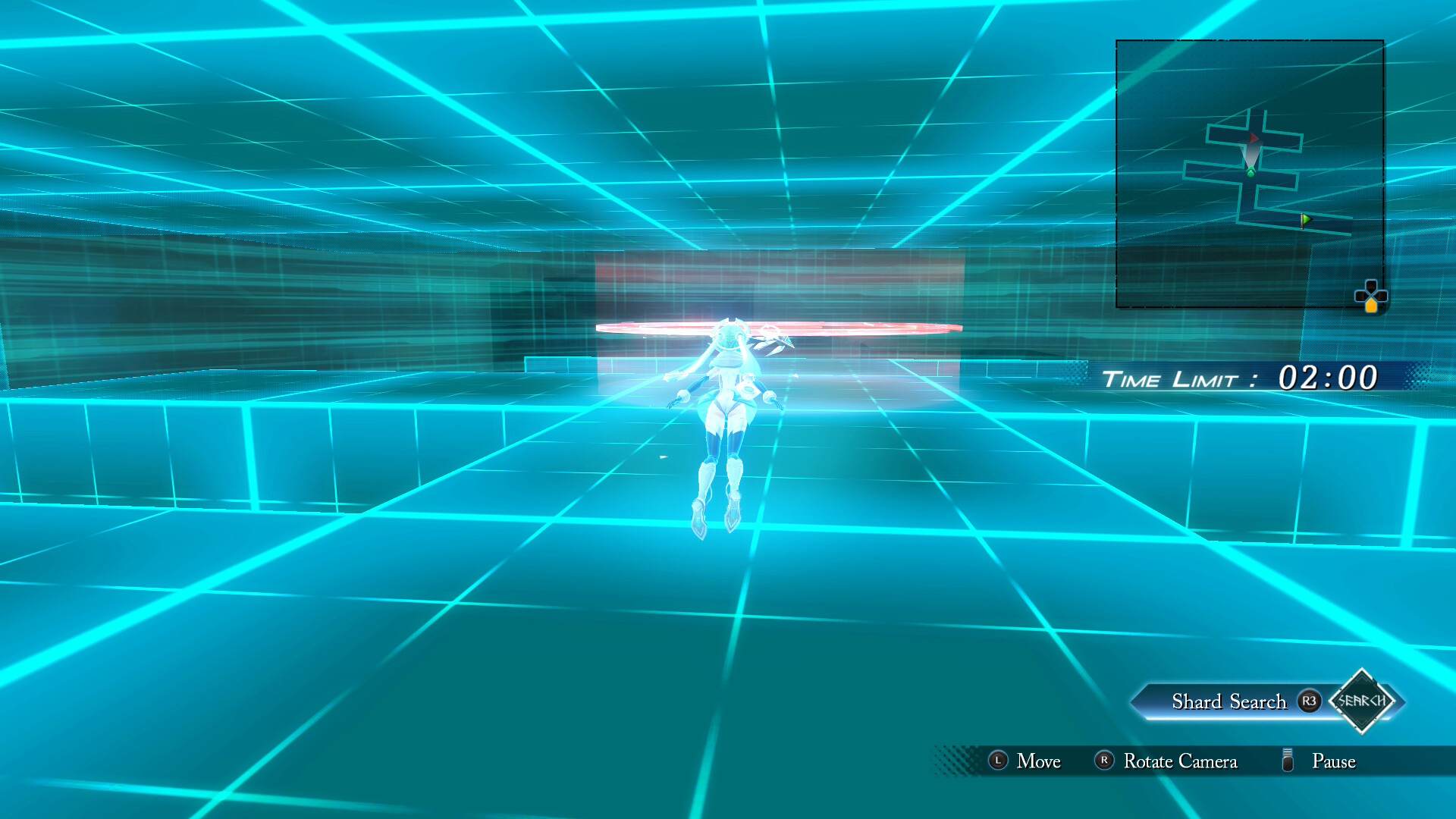This screenshot has width=1456, height=819.
Task: Click the orange indicator below the d-pad icon
Action: (1372, 307)
